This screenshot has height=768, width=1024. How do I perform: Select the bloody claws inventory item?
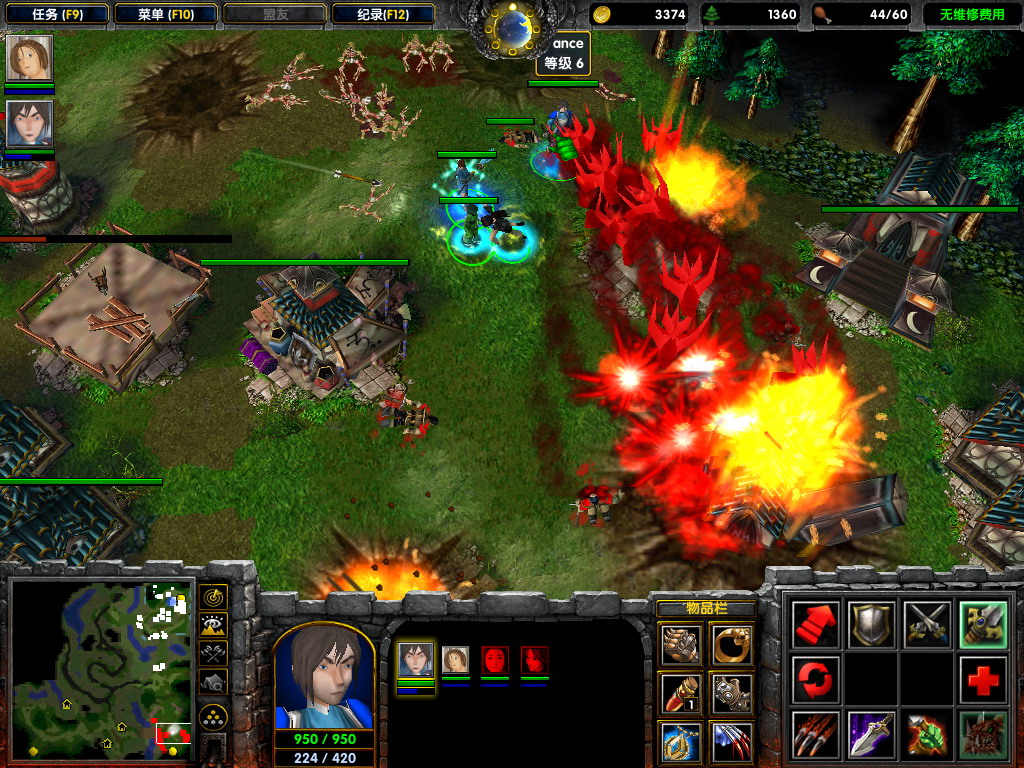(x=732, y=741)
